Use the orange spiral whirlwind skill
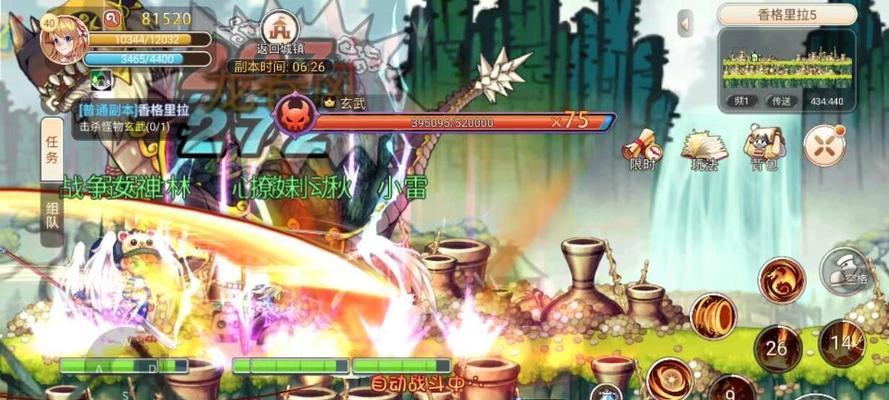 [713, 316]
